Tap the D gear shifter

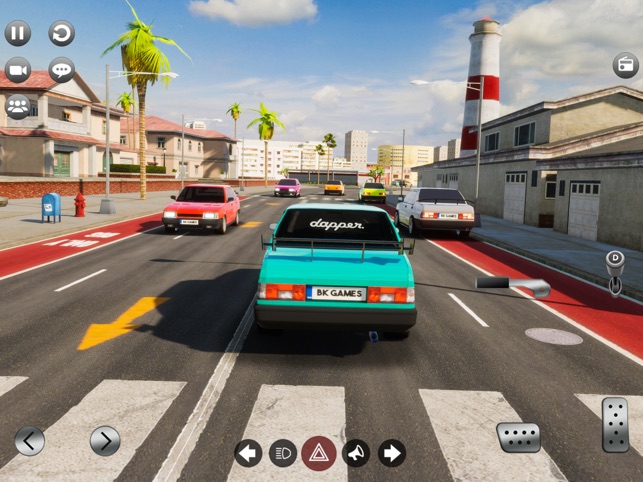point(615,271)
